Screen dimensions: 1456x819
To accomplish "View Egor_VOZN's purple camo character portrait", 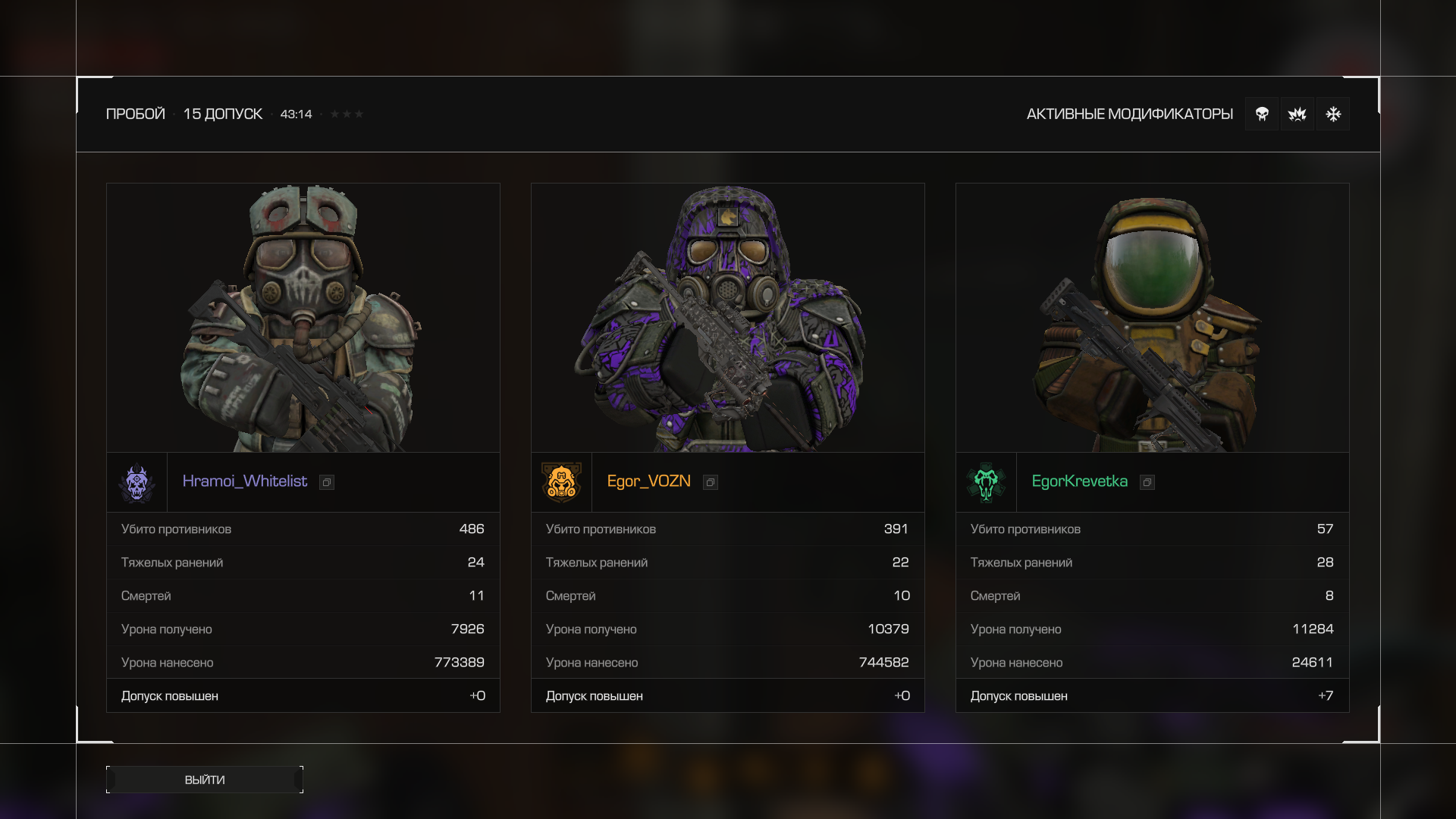I will 728,318.
